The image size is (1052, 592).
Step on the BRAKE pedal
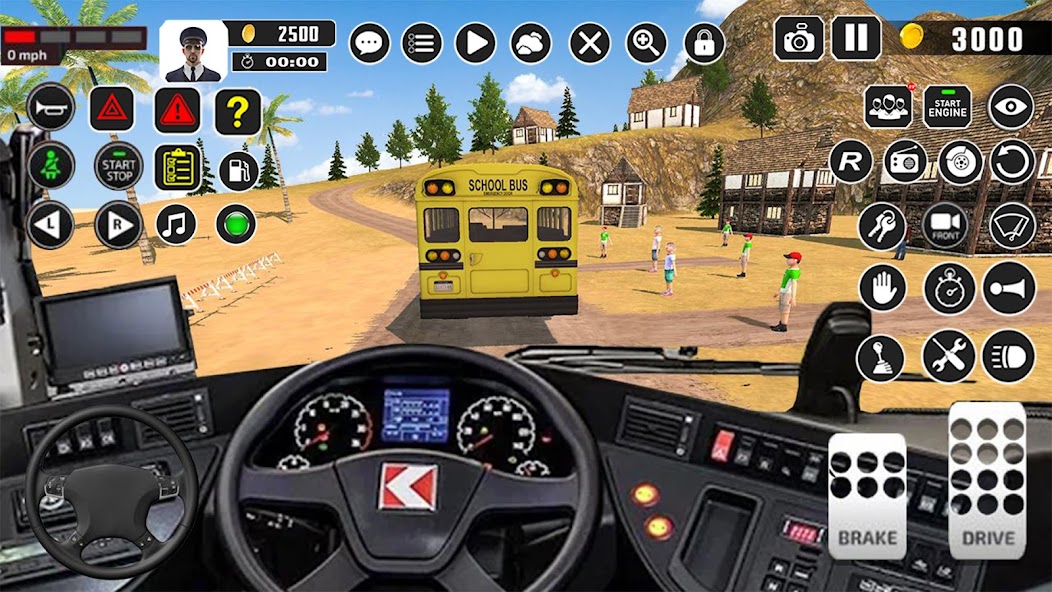point(867,496)
